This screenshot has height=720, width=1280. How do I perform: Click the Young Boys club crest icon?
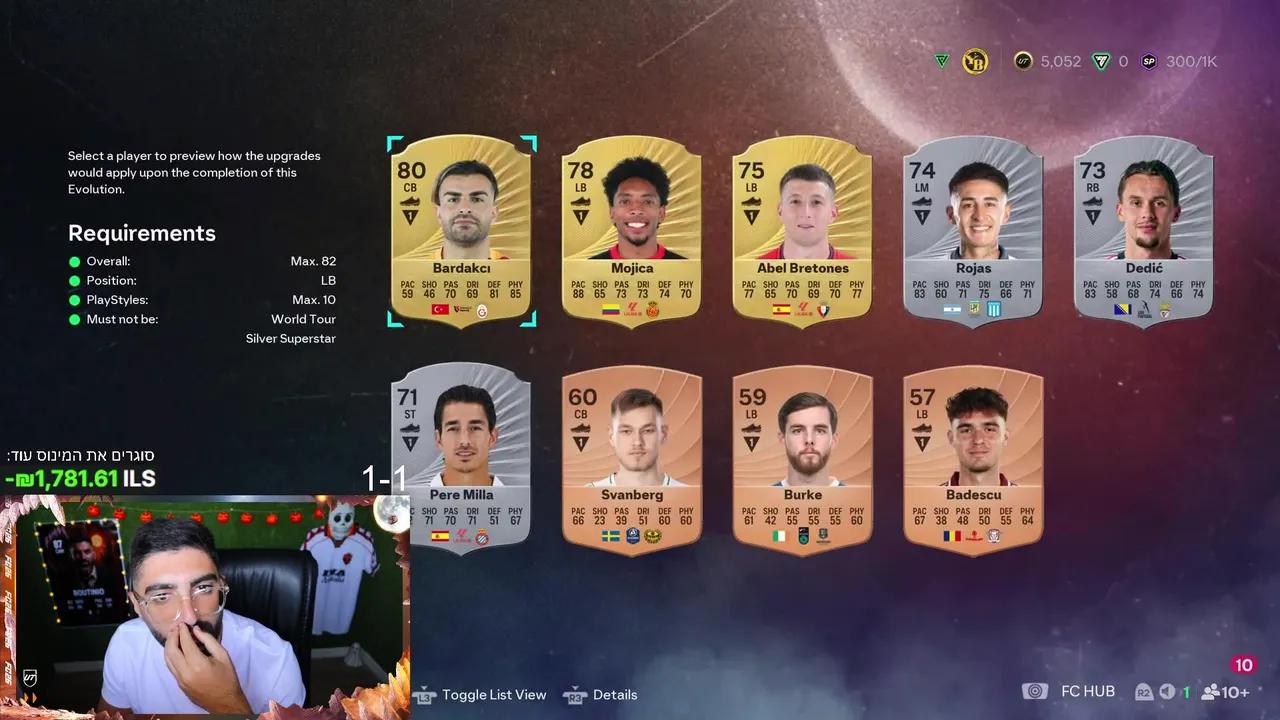975,61
